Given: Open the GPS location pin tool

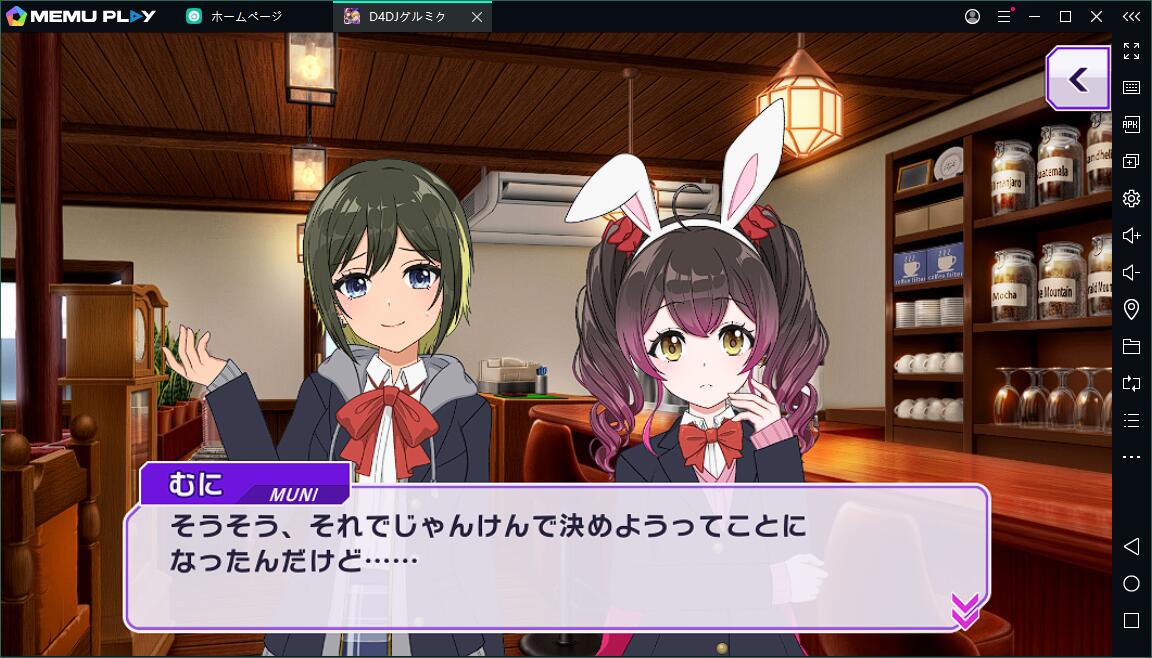Looking at the screenshot, I should (1131, 309).
